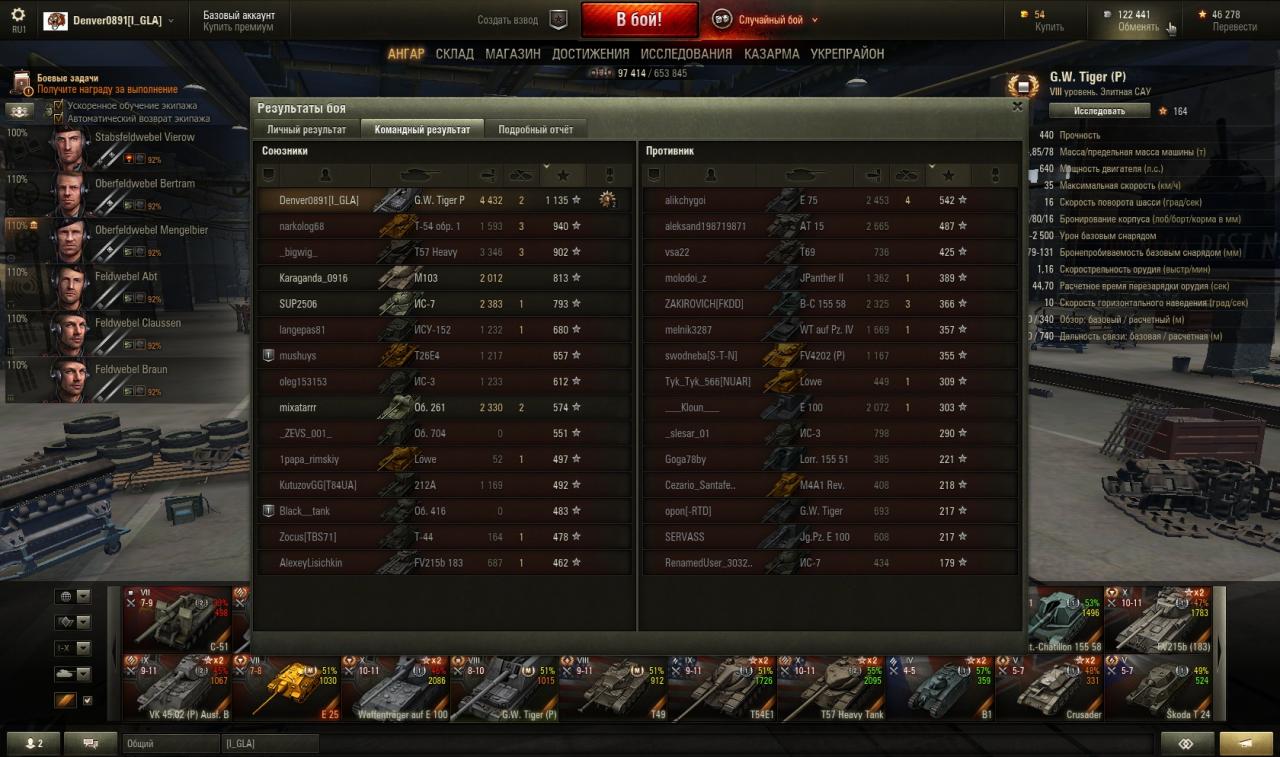Switch to the Личный результат tab
Image resolution: width=1280 pixels, height=757 pixels.
point(306,130)
